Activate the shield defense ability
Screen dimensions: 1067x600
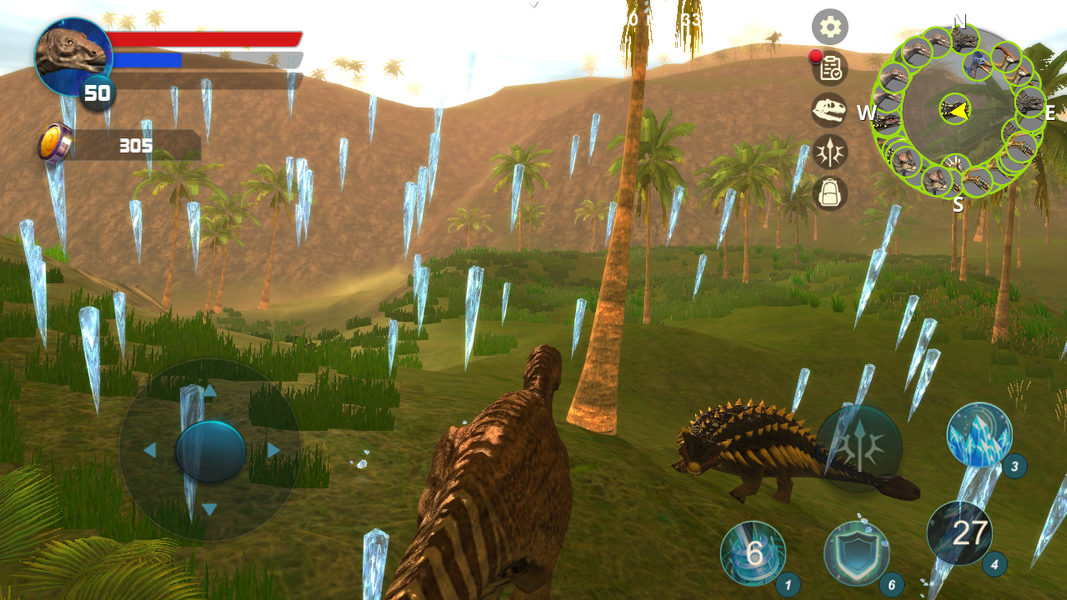[x=857, y=553]
